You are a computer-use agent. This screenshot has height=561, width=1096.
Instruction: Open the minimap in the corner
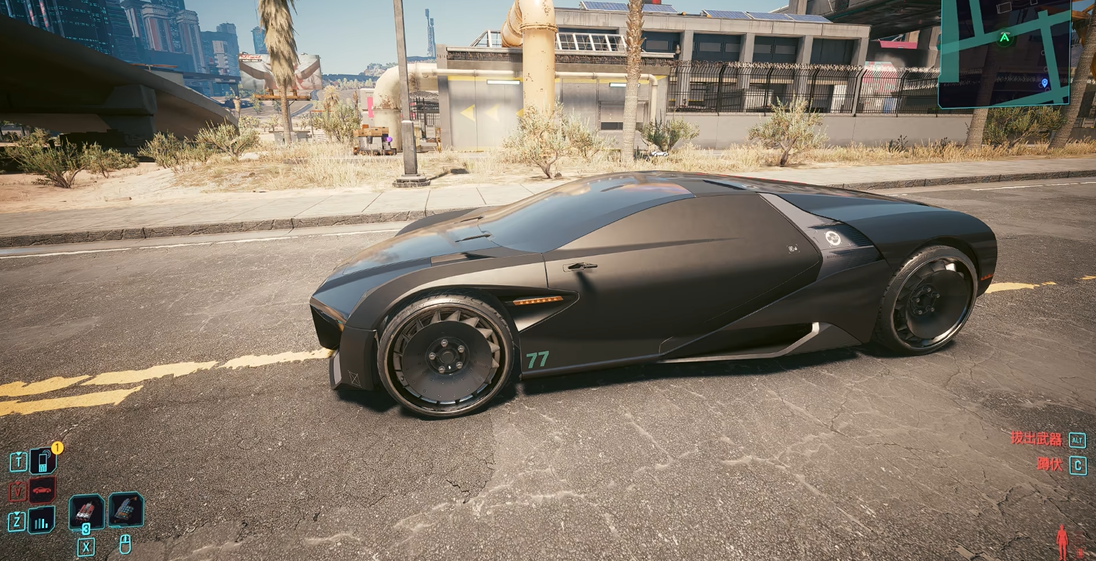(1004, 53)
